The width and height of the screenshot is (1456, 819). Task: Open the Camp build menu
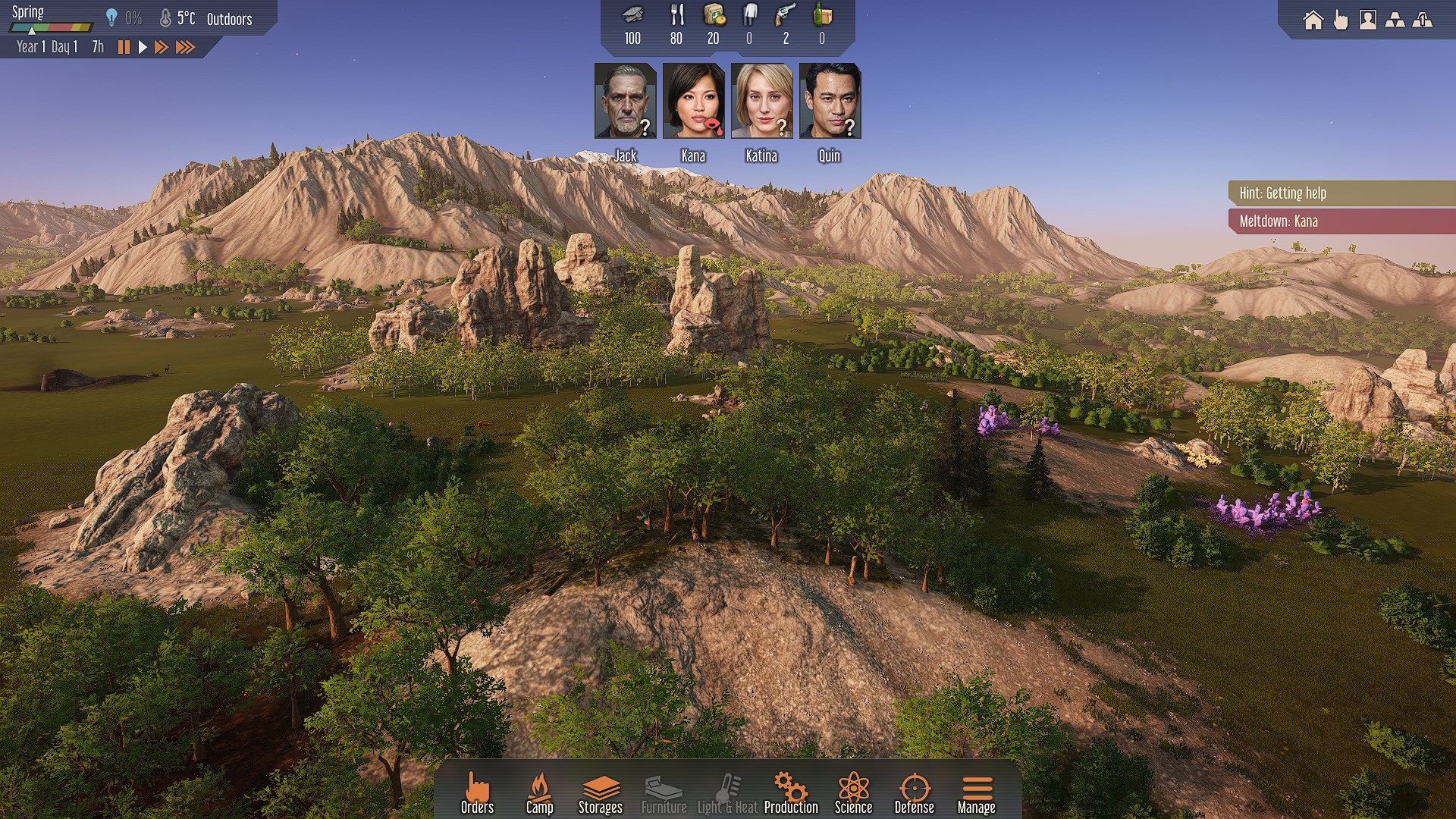click(539, 793)
